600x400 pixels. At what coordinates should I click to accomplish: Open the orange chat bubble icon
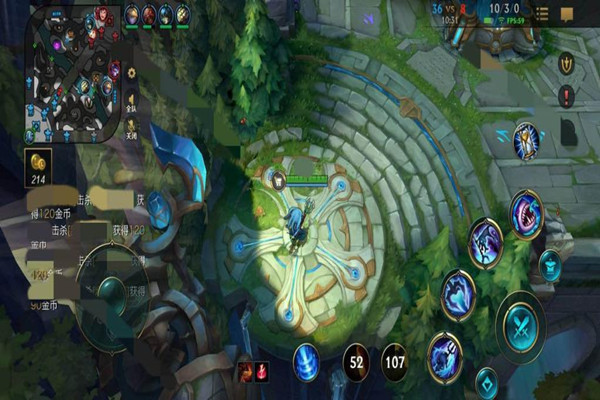click(567, 14)
